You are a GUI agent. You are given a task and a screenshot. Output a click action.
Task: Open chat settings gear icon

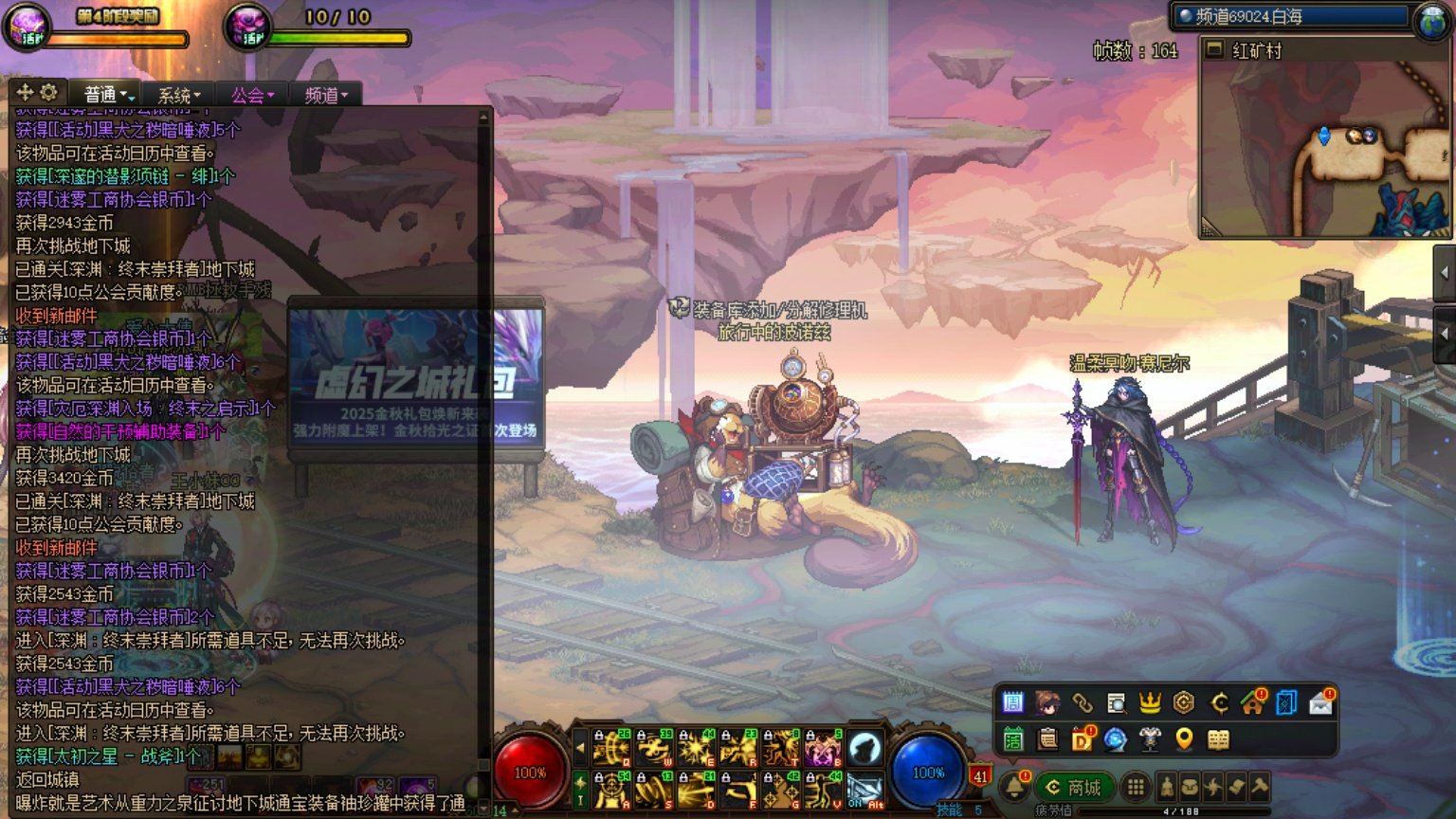(48, 92)
